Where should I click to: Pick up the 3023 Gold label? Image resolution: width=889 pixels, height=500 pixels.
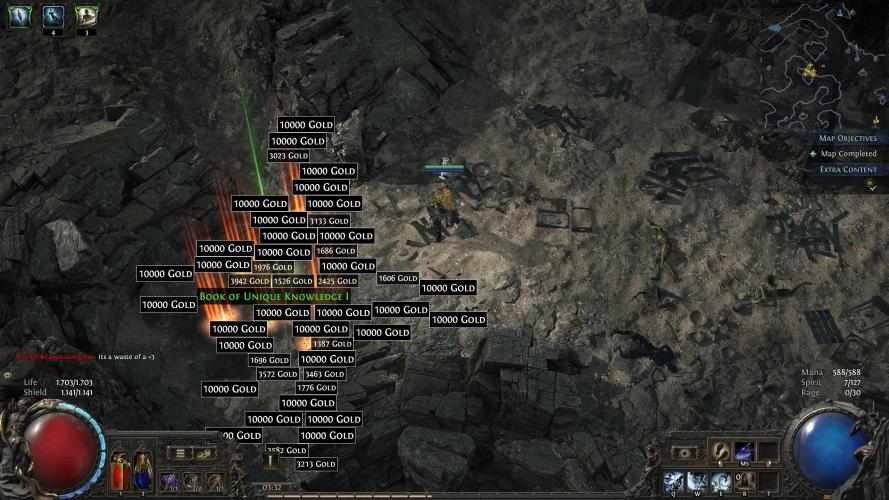pyautogui.click(x=289, y=156)
